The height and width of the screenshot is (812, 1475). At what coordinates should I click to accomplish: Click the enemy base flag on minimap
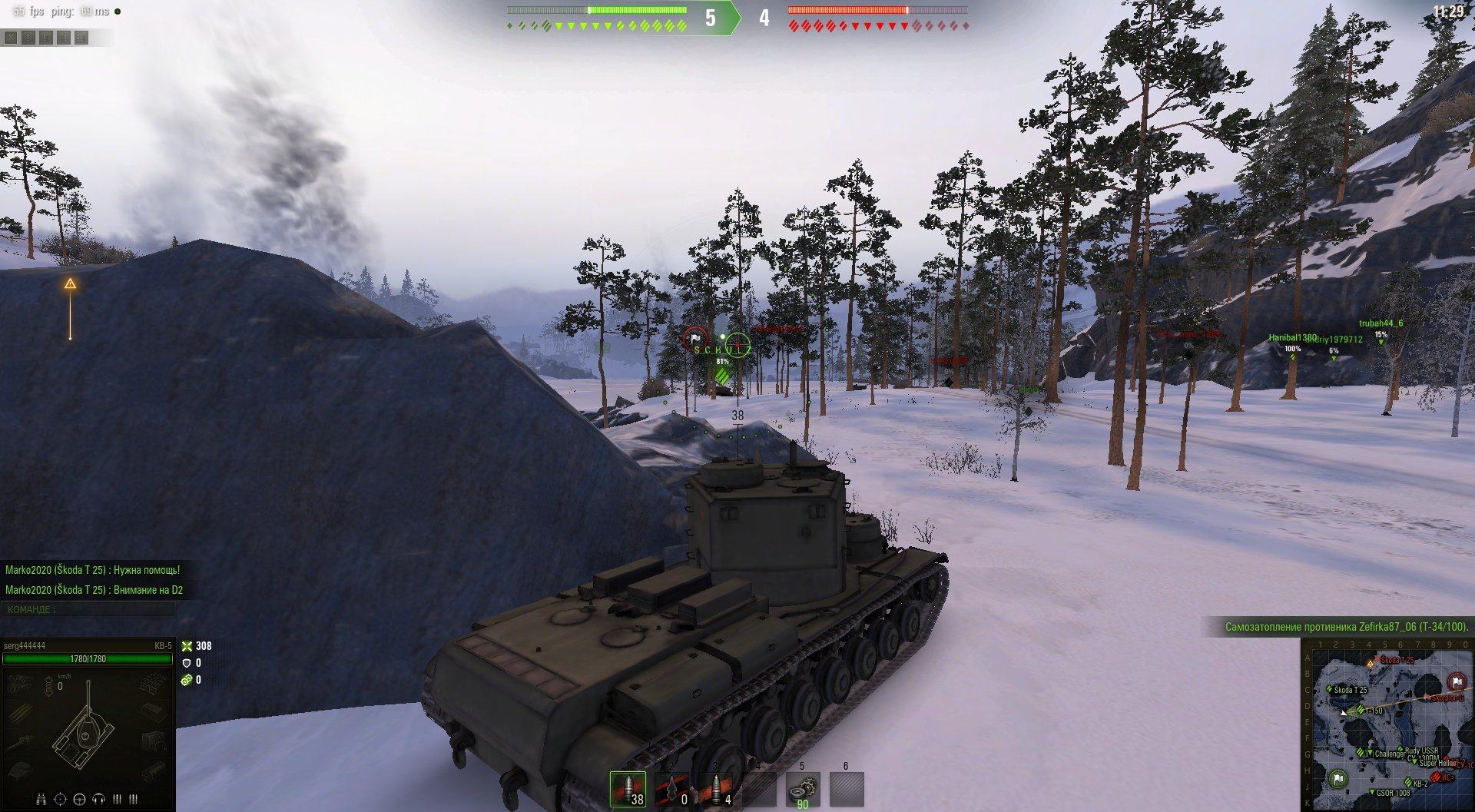(1456, 681)
